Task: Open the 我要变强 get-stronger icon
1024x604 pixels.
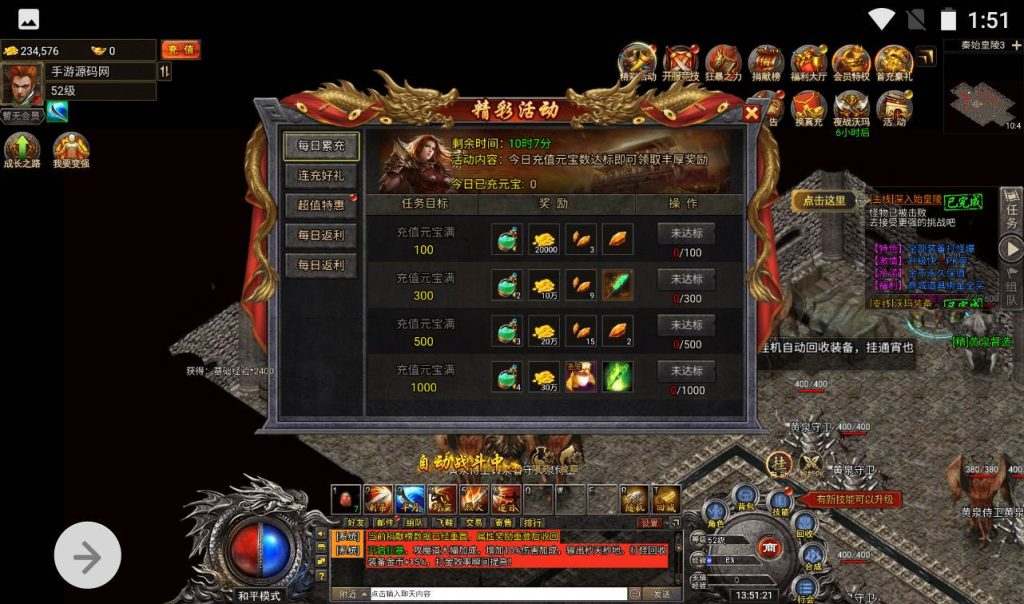Action: click(71, 152)
